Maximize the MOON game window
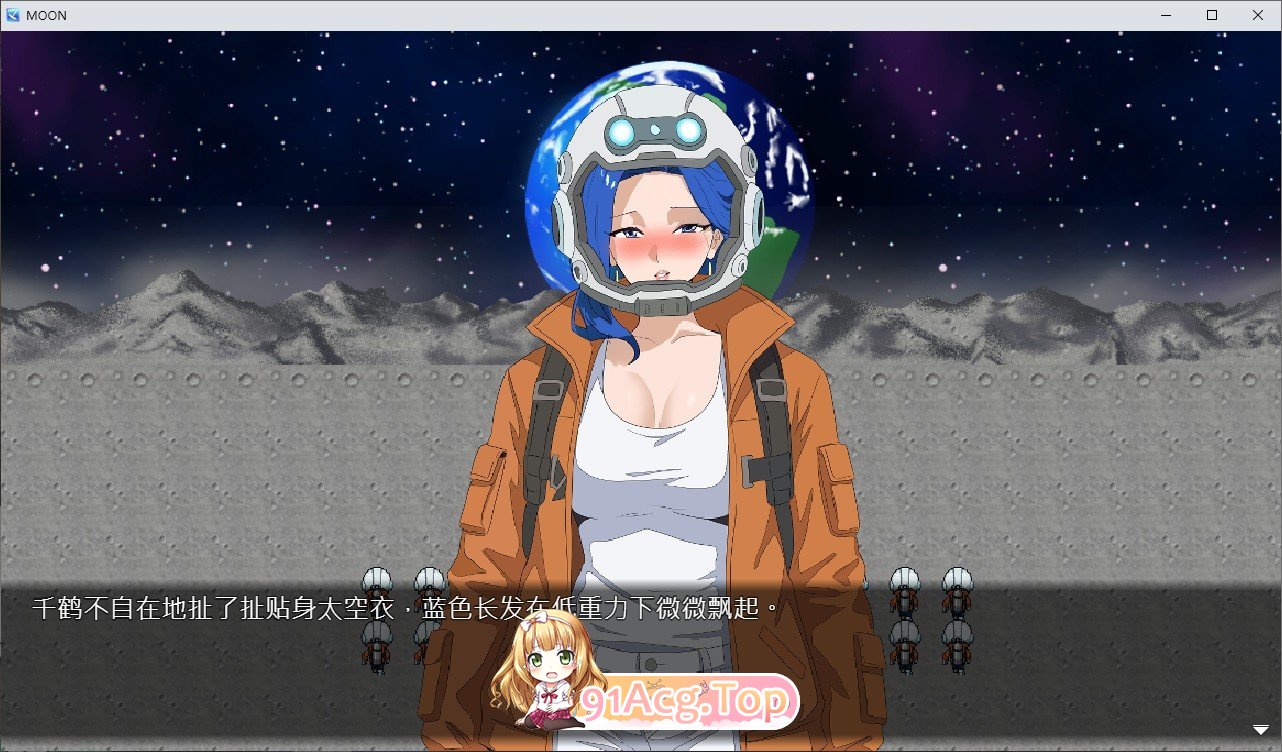The height and width of the screenshot is (752, 1282). [1211, 15]
